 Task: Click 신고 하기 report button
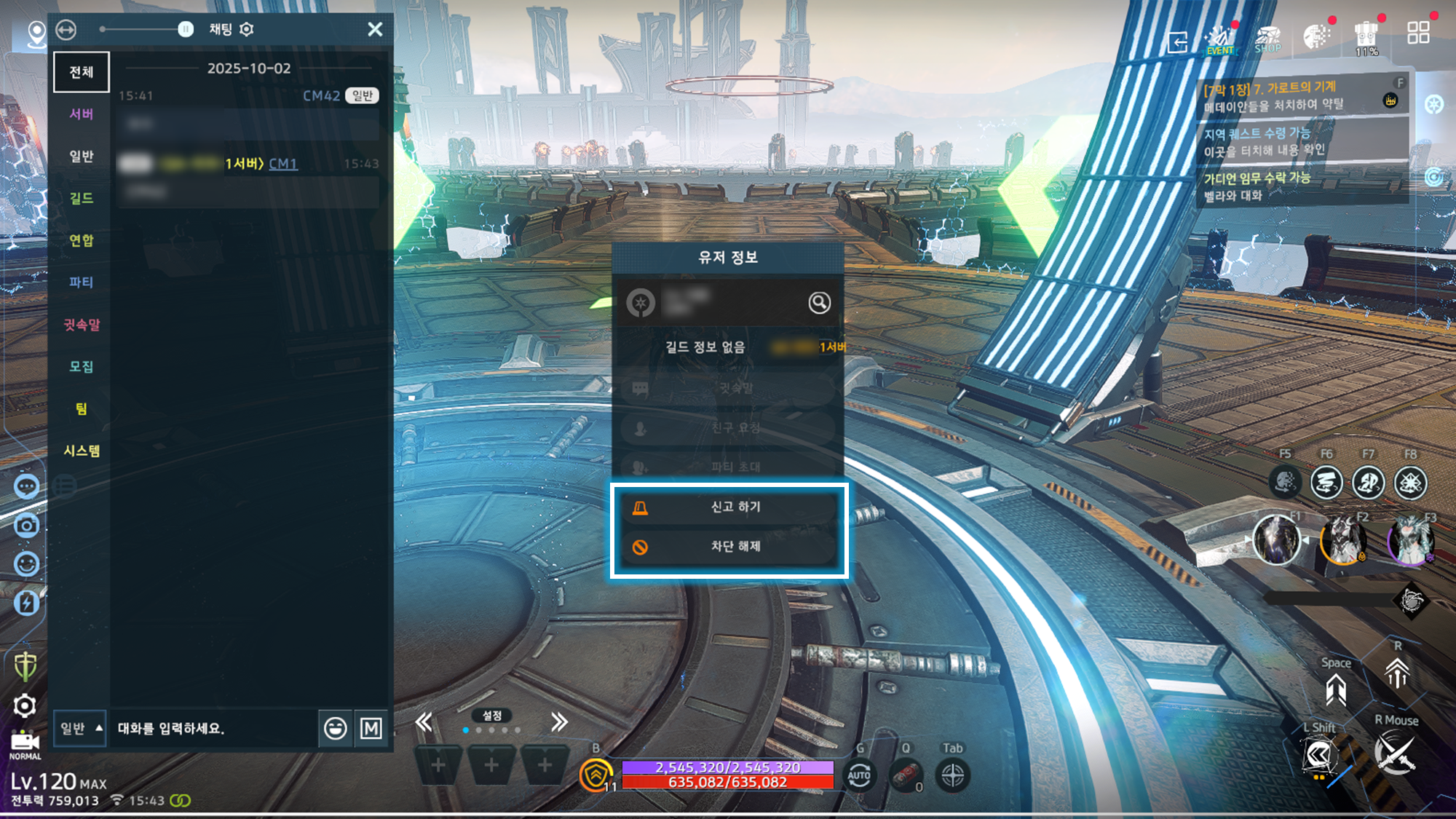728,507
